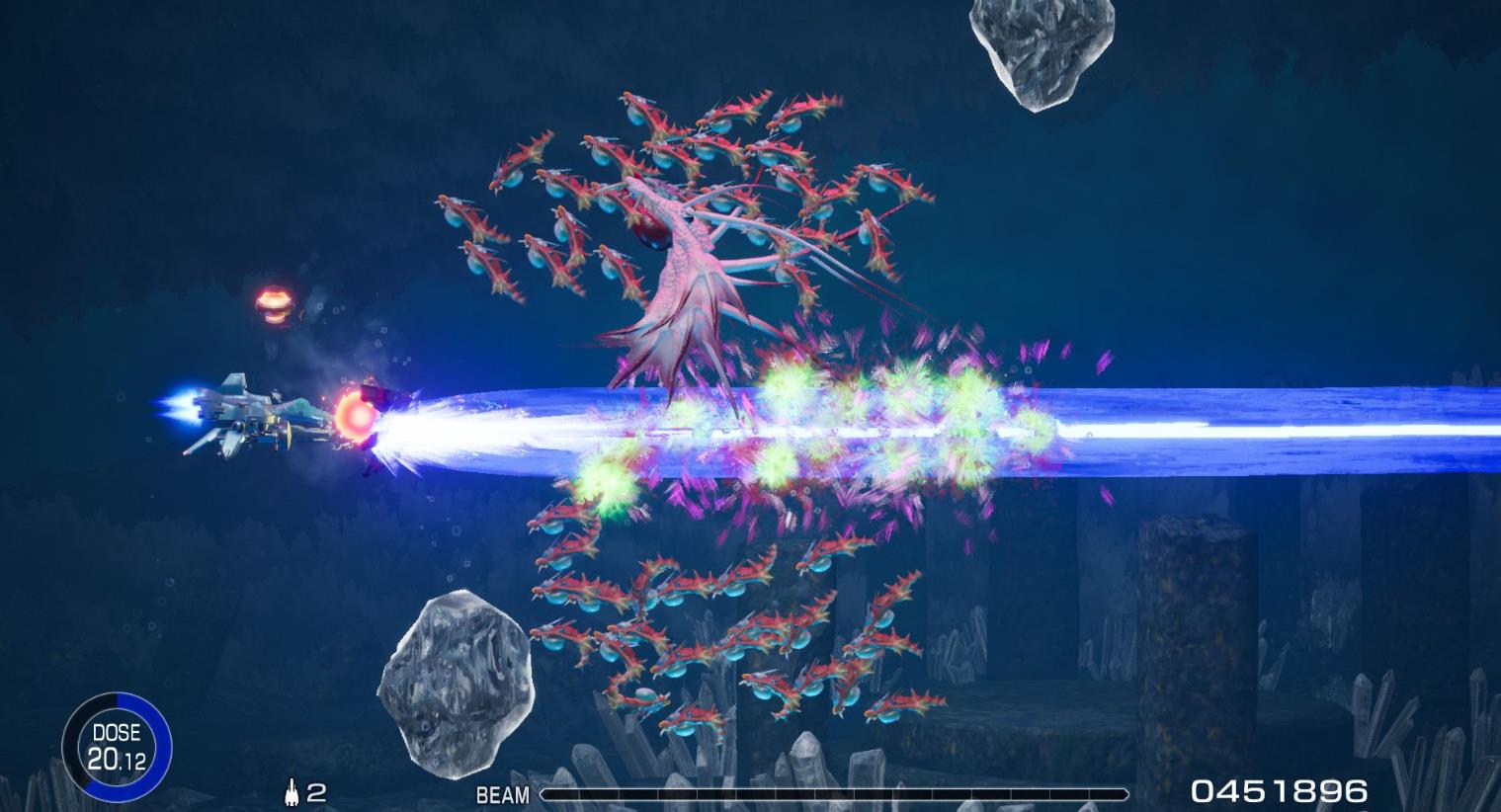
Task: Select the ship lives icon near the bottom
Action: tap(293, 789)
